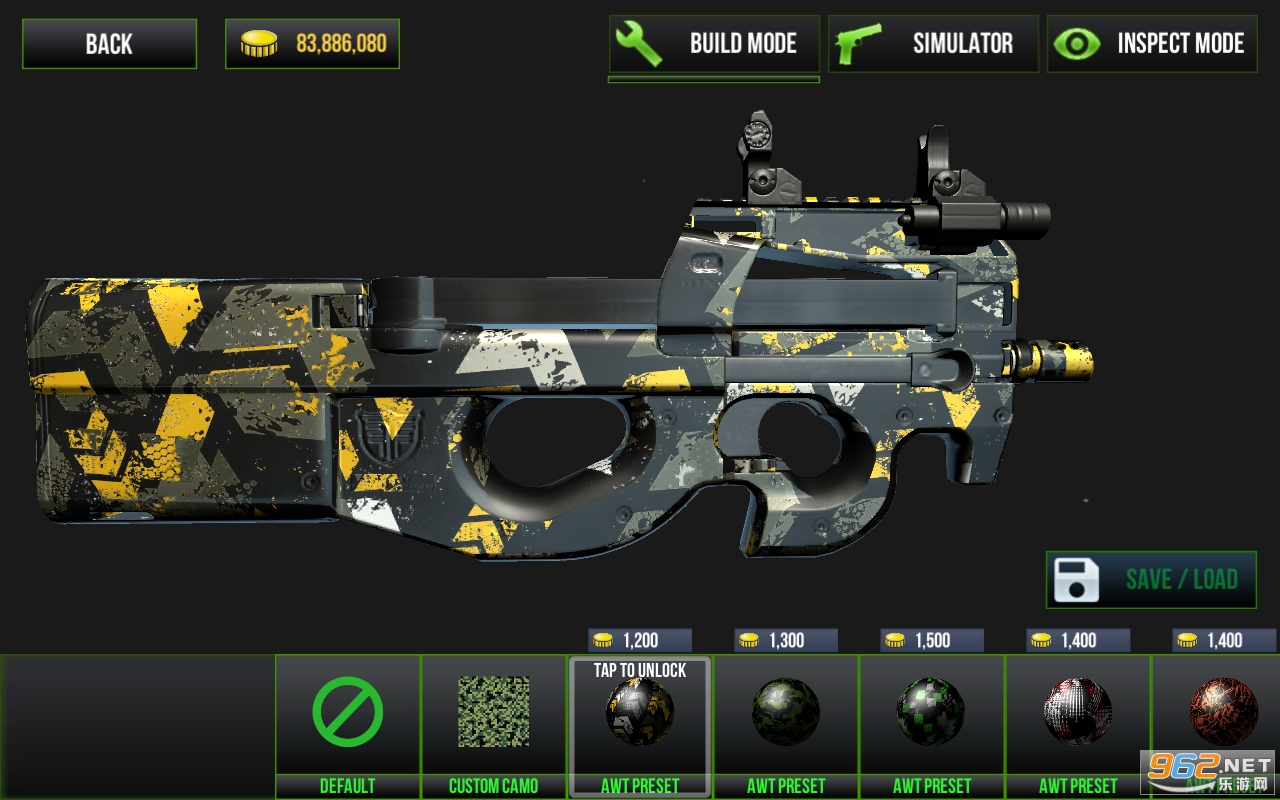Screen dimensions: 1280x800
Task: Activate Inspect Mode
Action: 1152,44
